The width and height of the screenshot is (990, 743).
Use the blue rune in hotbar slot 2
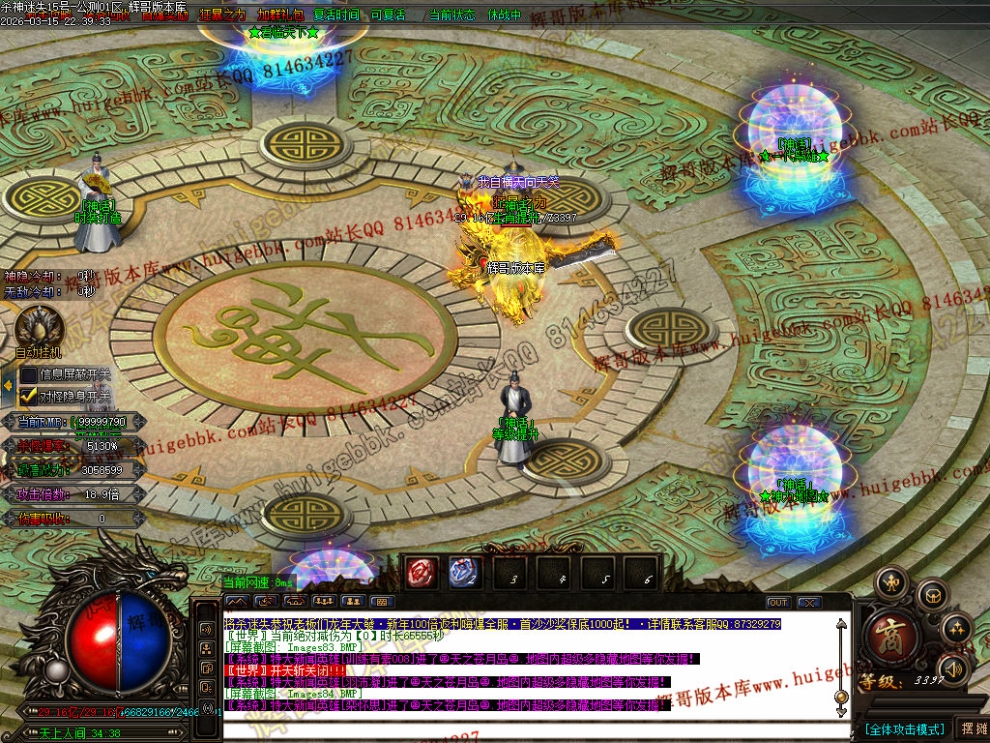[463, 572]
